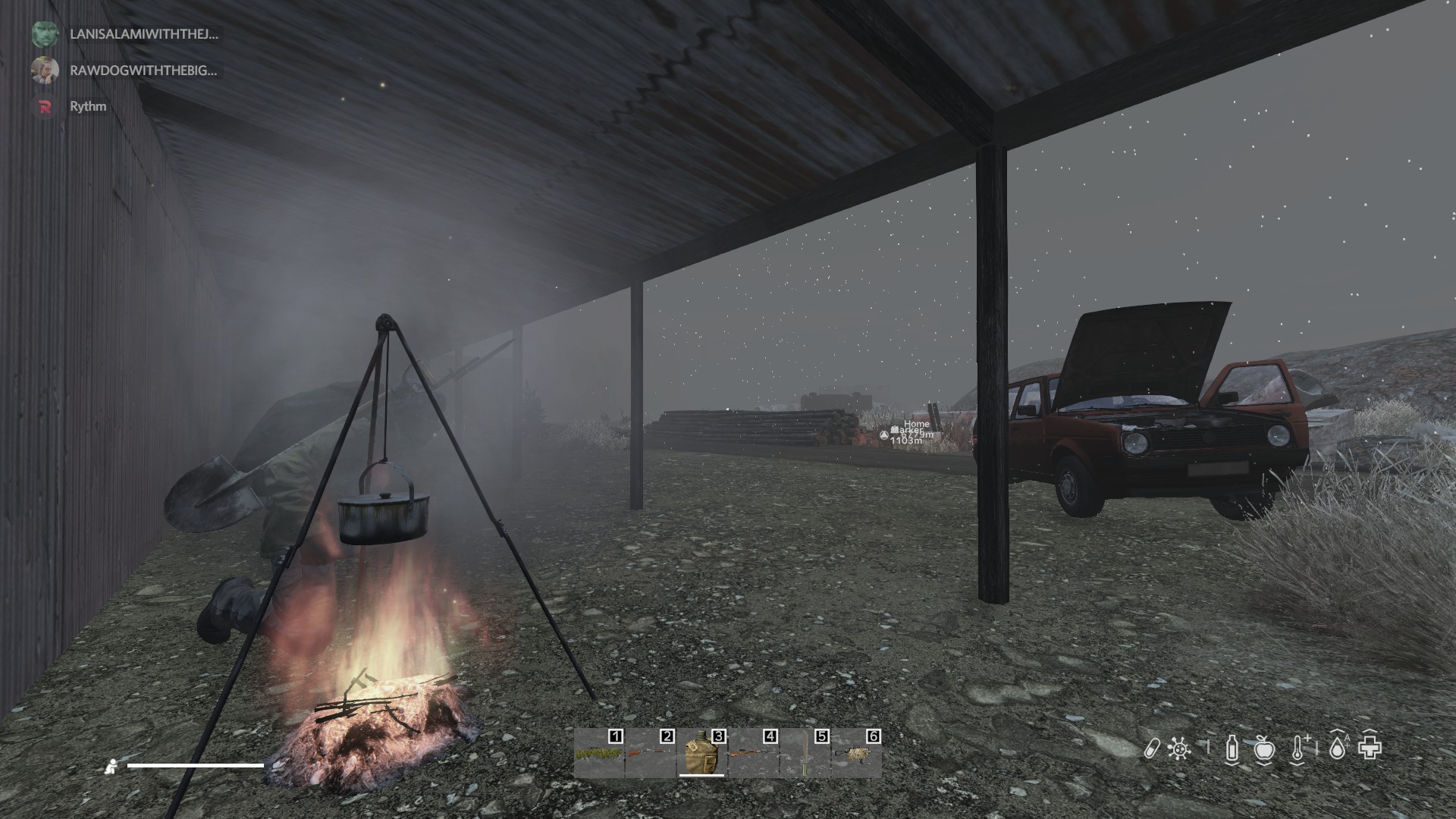Screen dimensions: 1456x819
Task: Select the scoped rifle in hotbar slot 4
Action: (x=752, y=755)
